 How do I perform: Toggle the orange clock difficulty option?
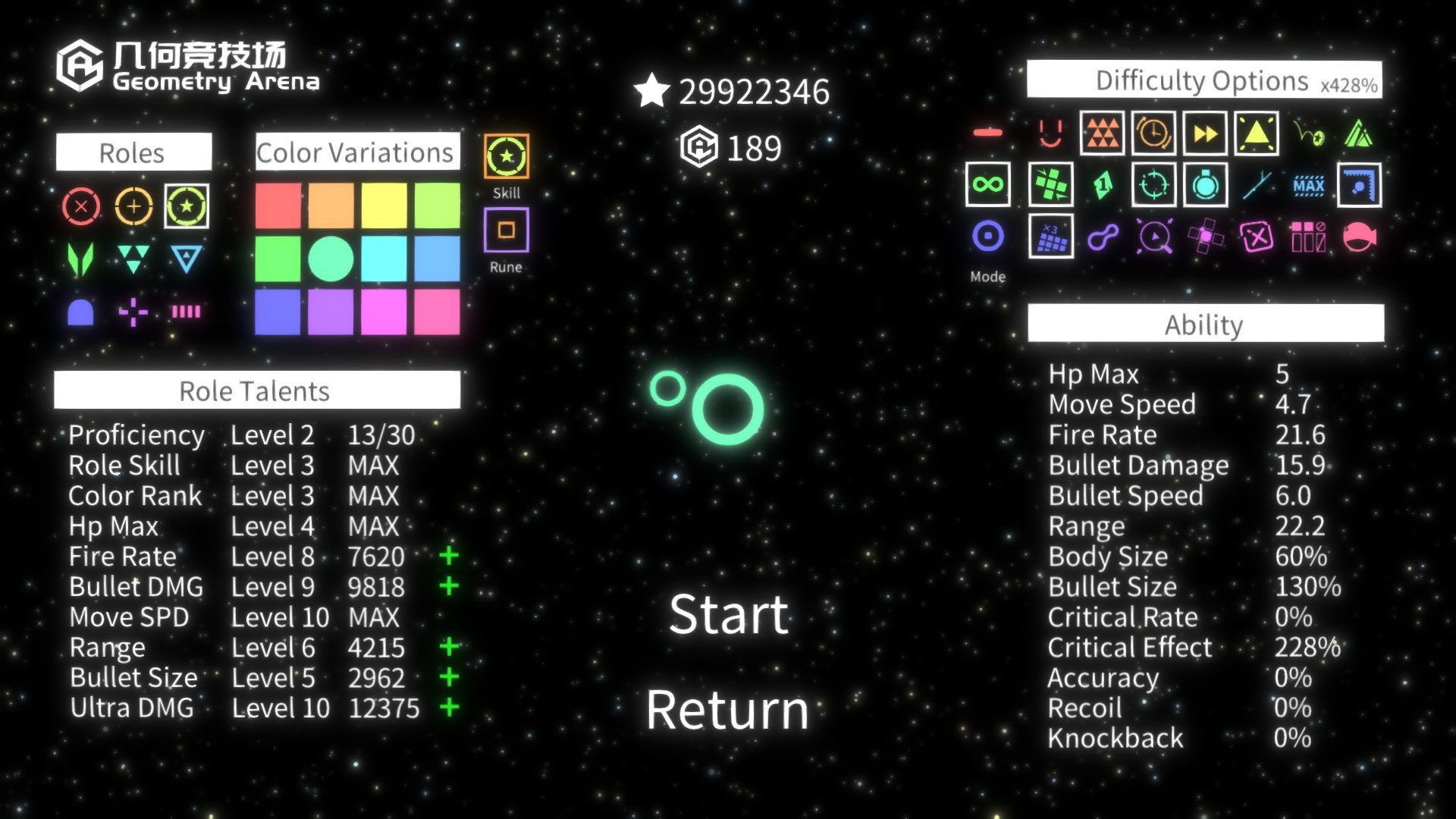pos(1153,134)
